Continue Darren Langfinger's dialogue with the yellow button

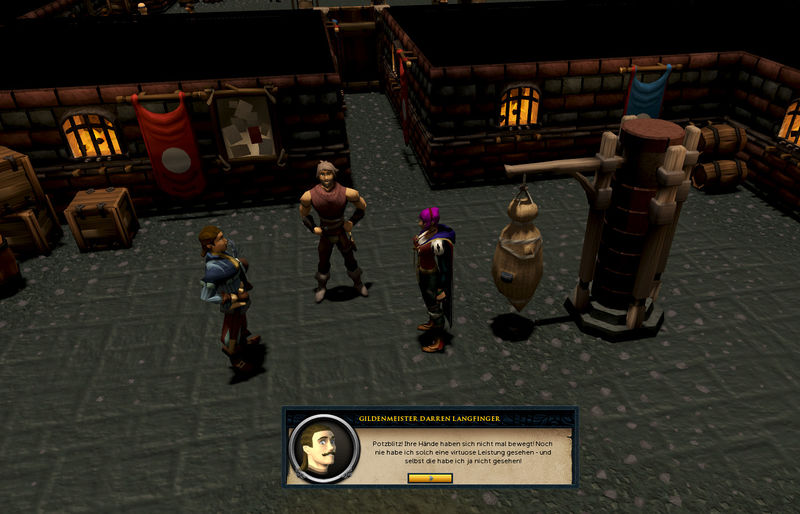[x=430, y=478]
